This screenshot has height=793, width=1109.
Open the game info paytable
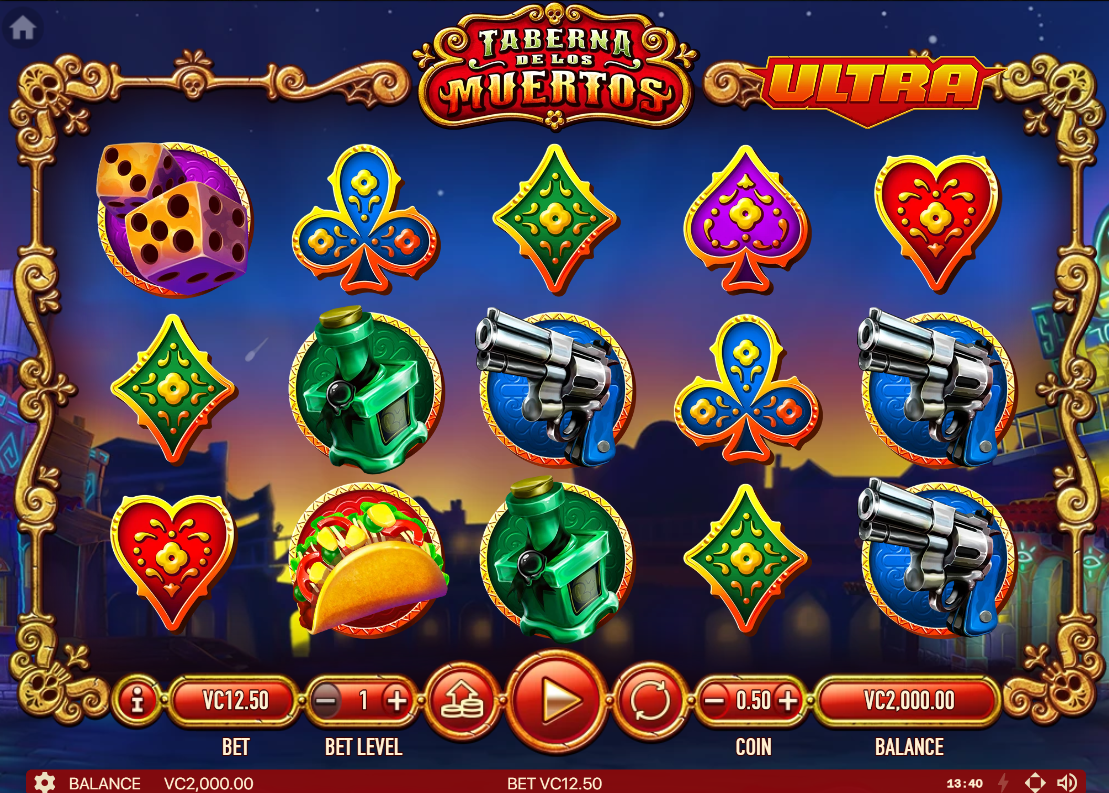click(x=137, y=701)
